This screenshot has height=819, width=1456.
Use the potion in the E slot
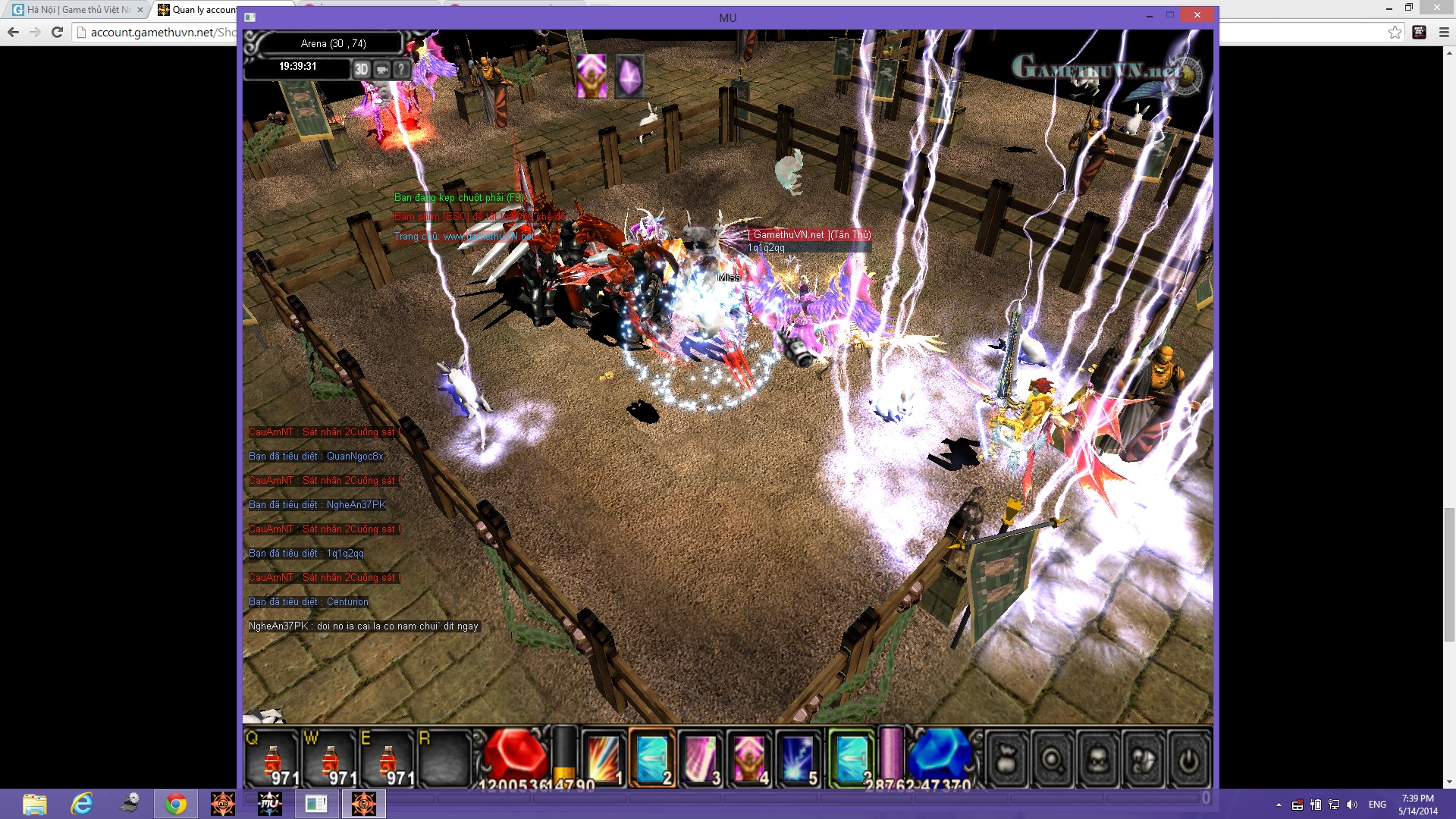[388, 759]
